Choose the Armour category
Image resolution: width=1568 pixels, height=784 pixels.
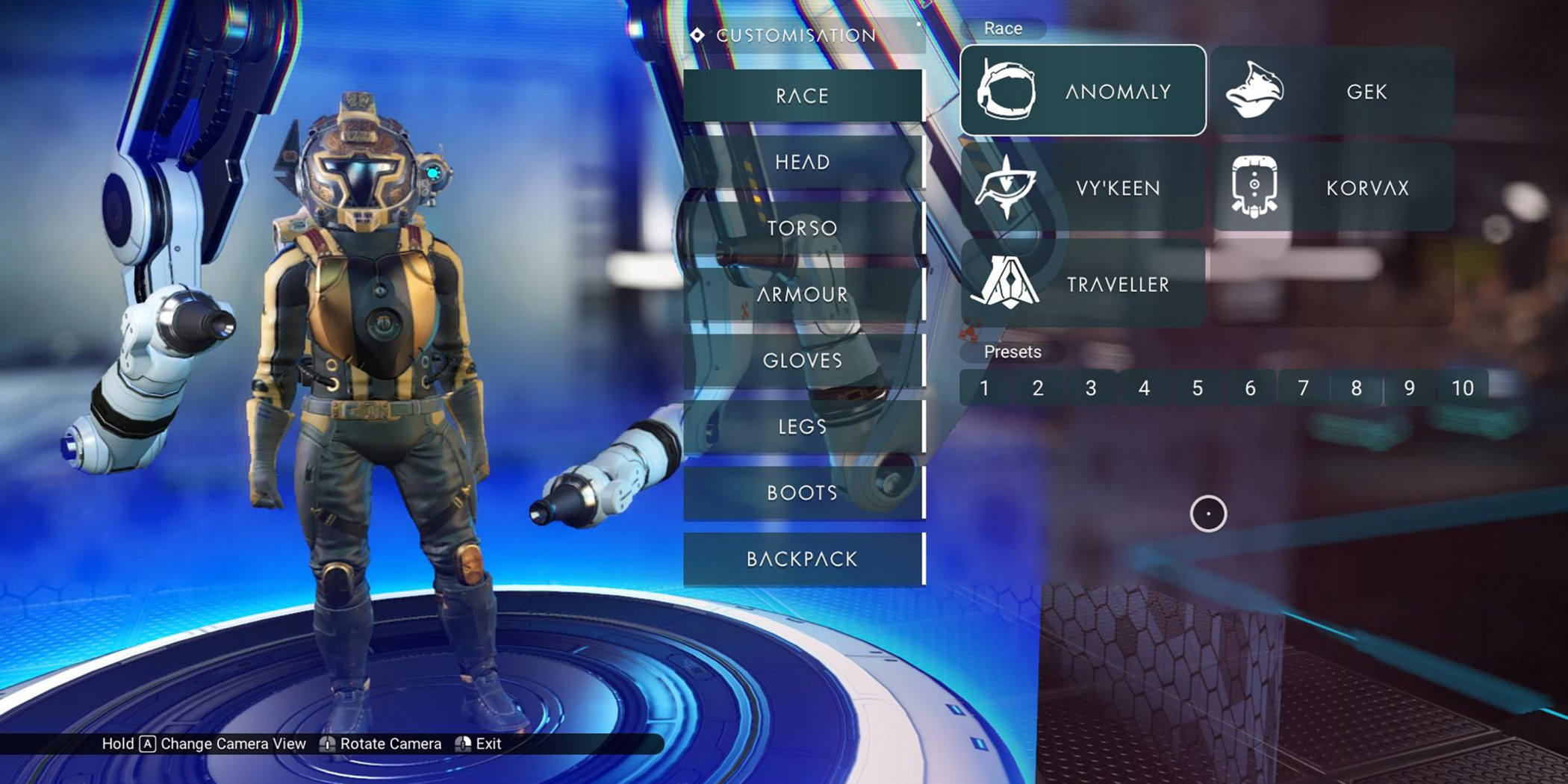point(803,294)
